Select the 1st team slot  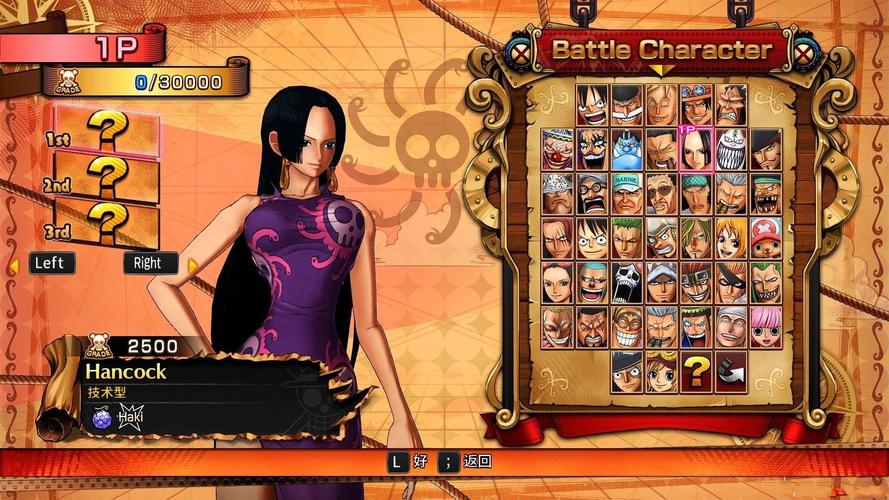104,132
